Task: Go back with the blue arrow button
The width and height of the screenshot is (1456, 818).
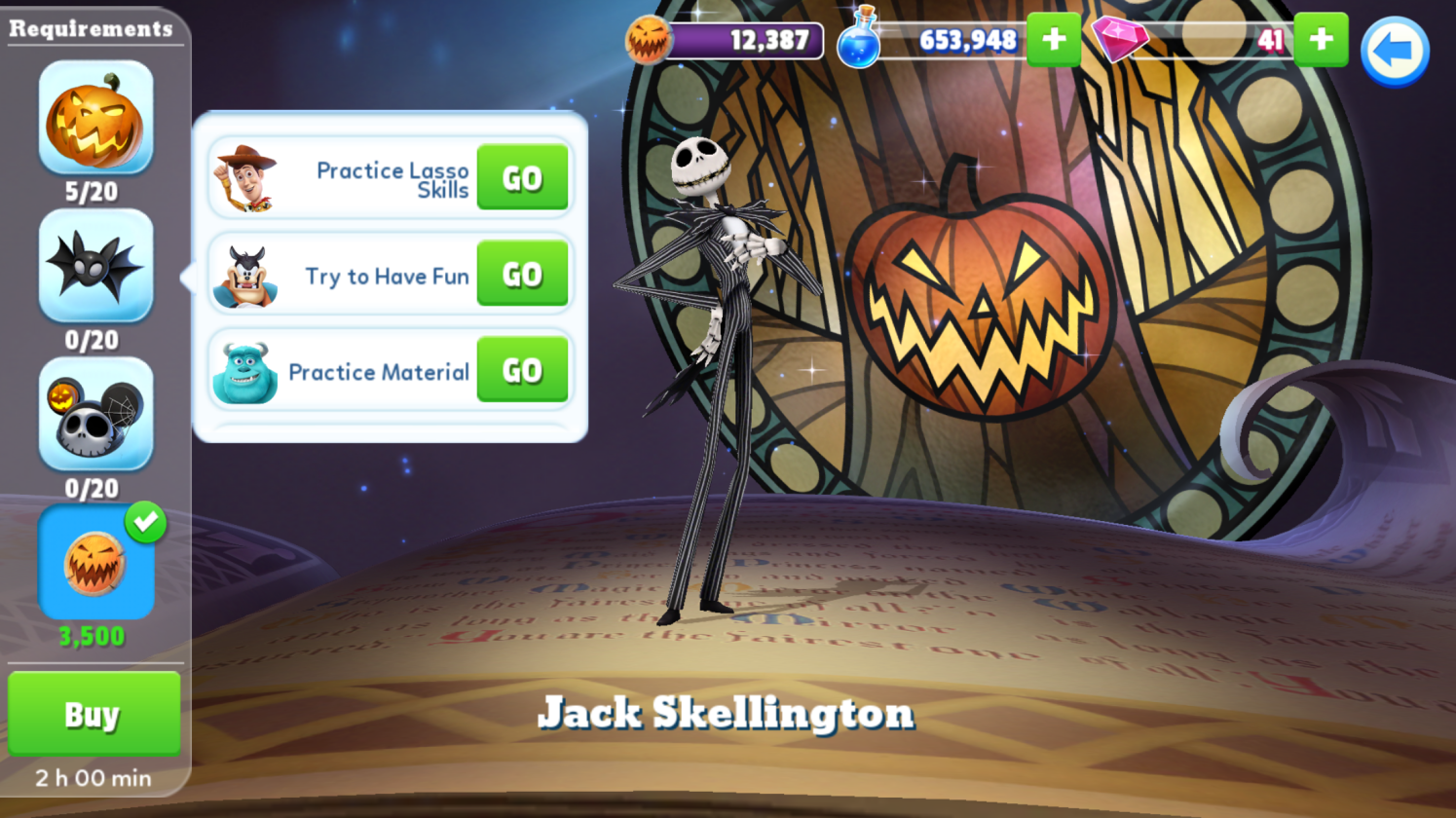Action: [x=1394, y=52]
